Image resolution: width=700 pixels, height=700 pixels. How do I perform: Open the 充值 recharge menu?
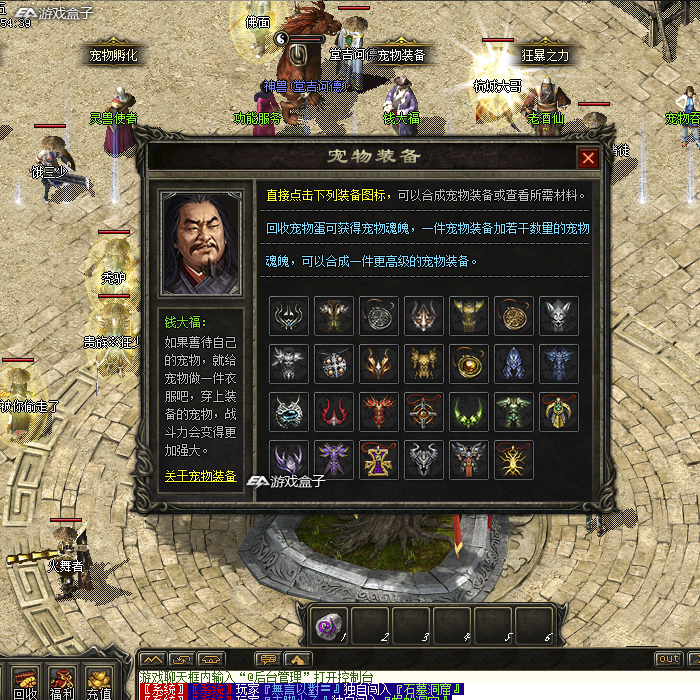98,683
